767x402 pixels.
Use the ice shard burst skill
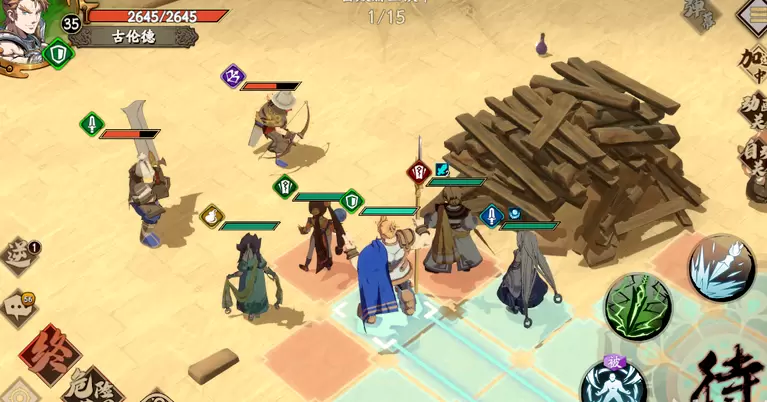click(x=721, y=268)
